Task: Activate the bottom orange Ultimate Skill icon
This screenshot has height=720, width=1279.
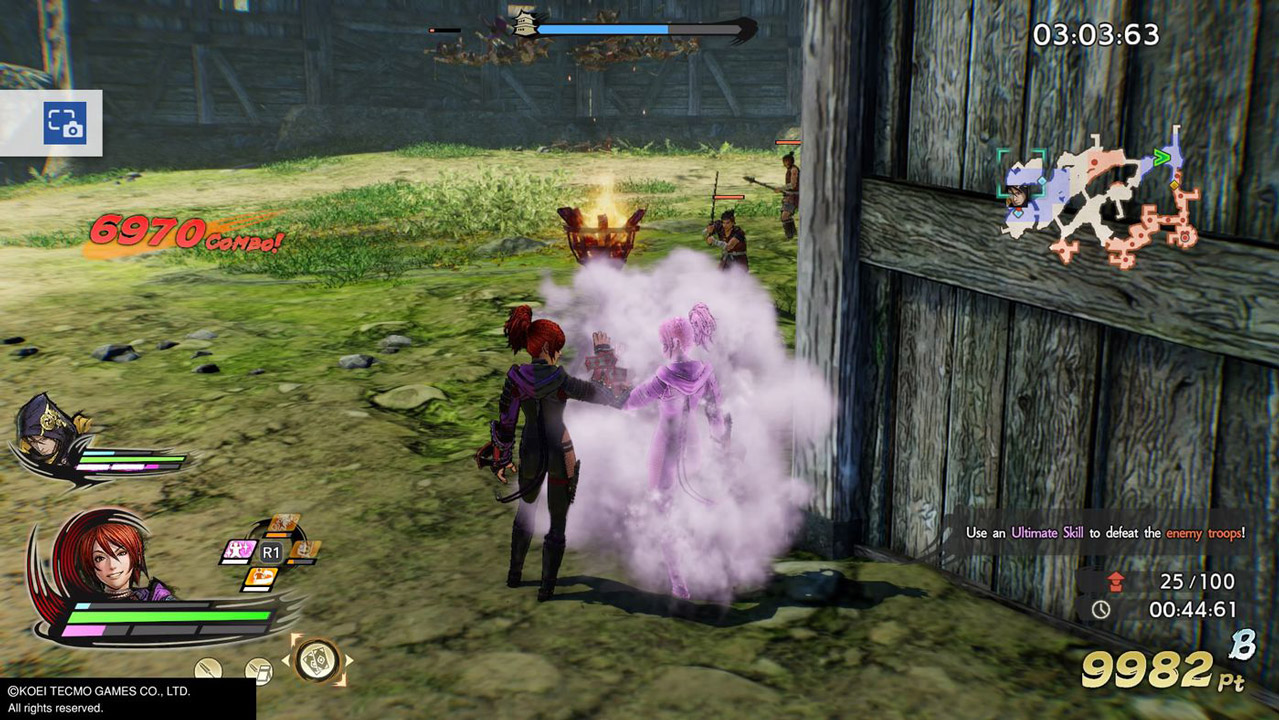Action: click(261, 578)
